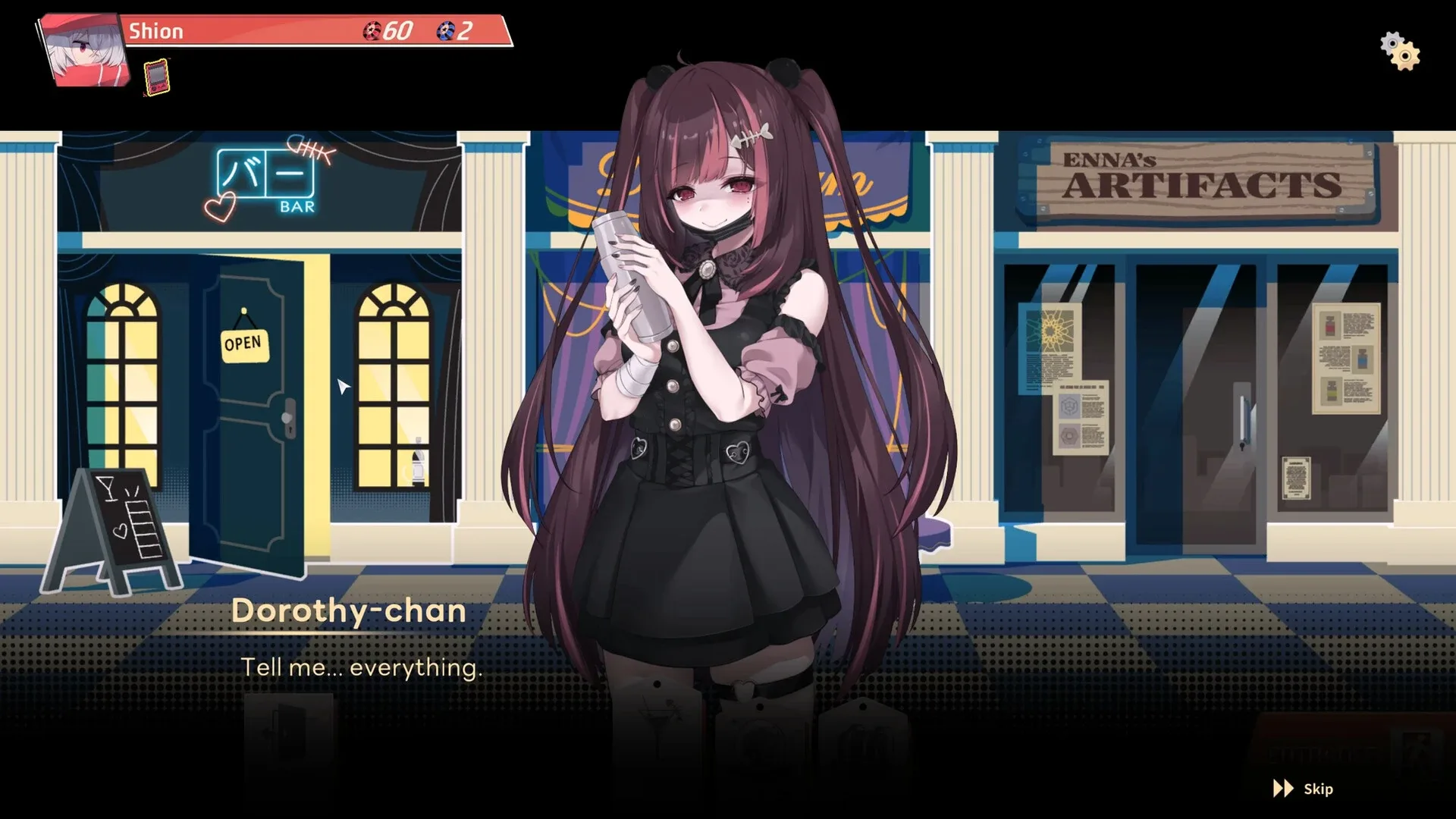
Task: Click the red casino chip currency icon
Action: pyautogui.click(x=373, y=31)
